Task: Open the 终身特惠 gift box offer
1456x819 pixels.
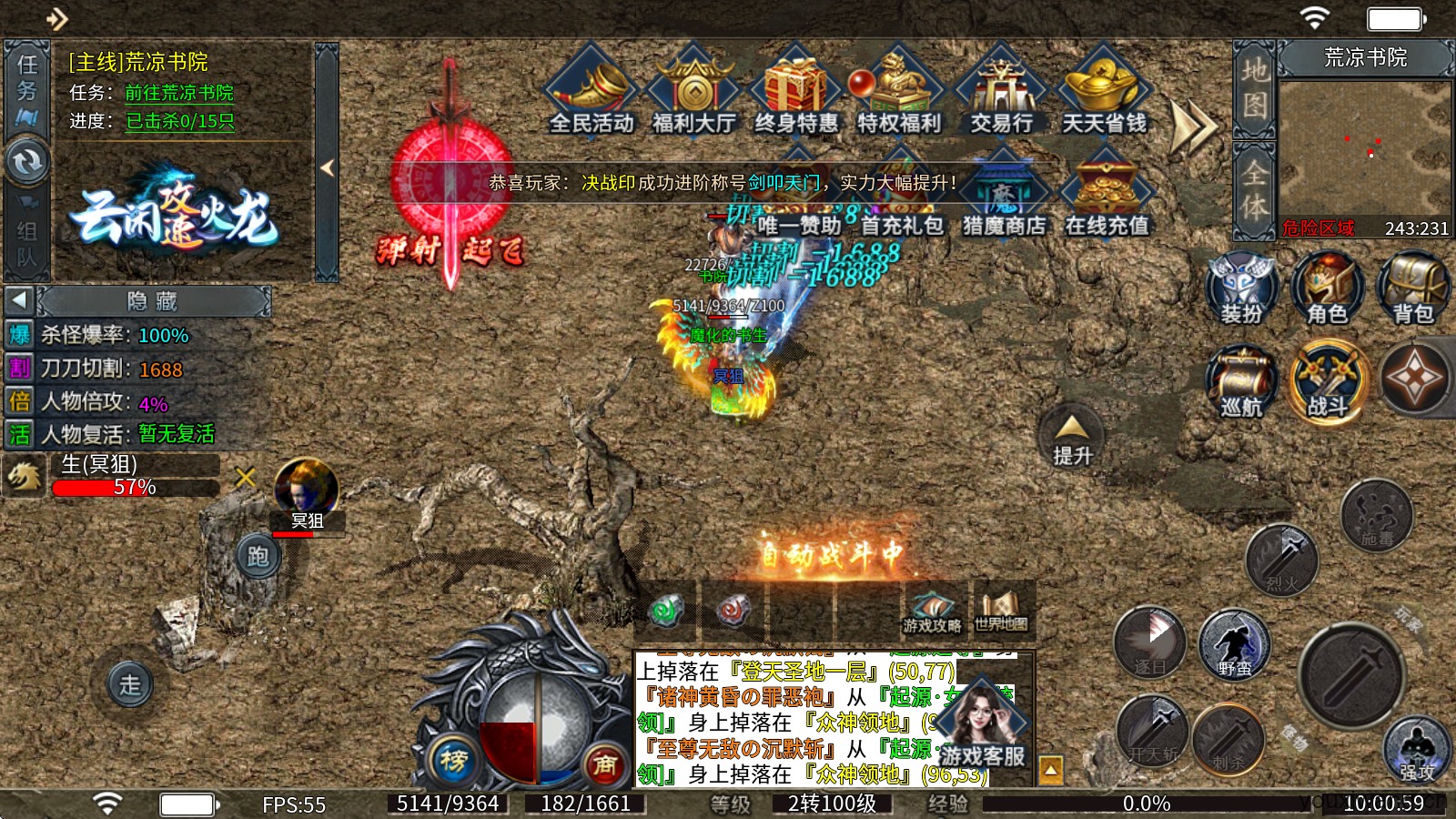Action: click(796, 92)
